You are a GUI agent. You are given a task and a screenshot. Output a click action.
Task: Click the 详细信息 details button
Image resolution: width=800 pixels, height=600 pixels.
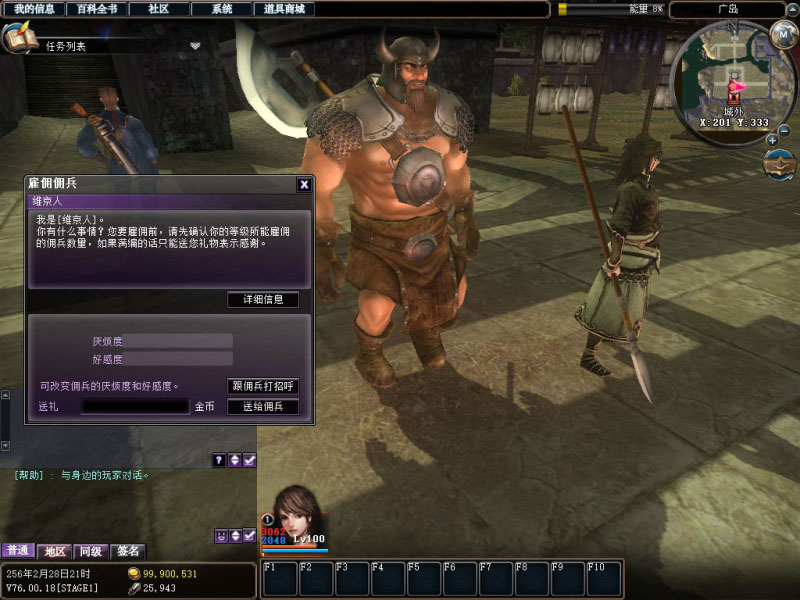pyautogui.click(x=263, y=300)
